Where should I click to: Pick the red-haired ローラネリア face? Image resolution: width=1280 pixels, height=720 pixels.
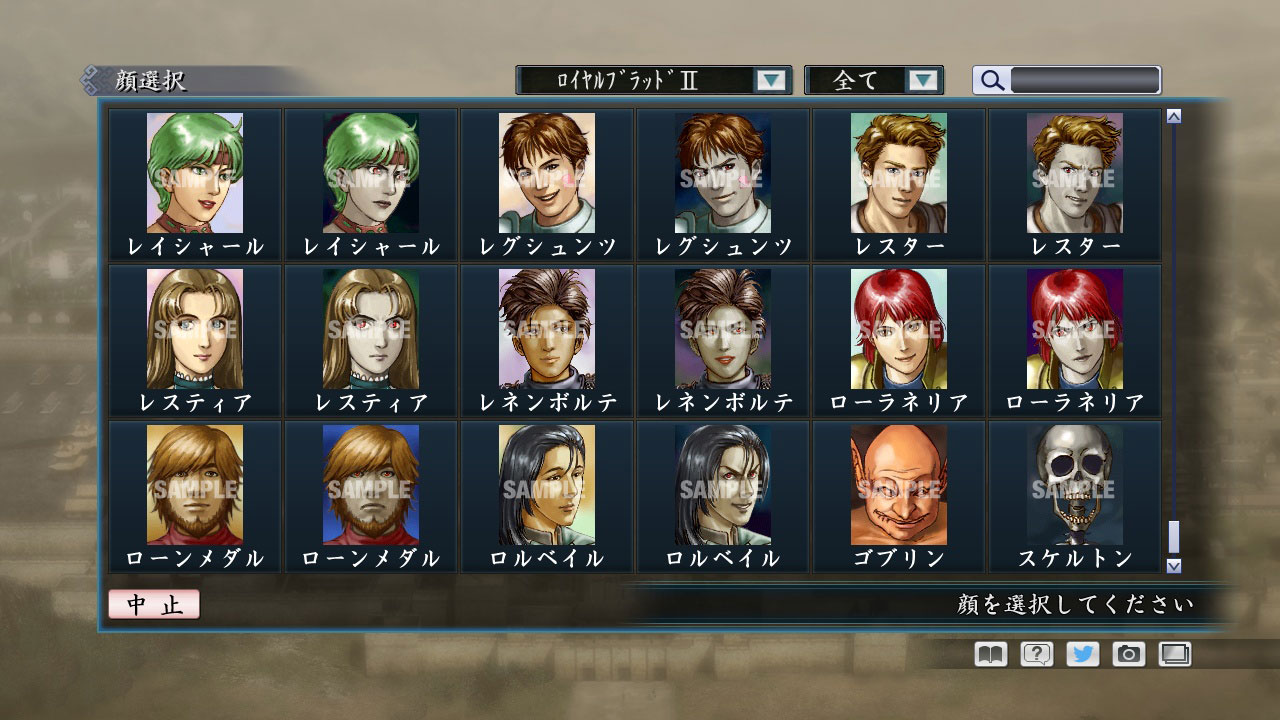[x=898, y=328]
